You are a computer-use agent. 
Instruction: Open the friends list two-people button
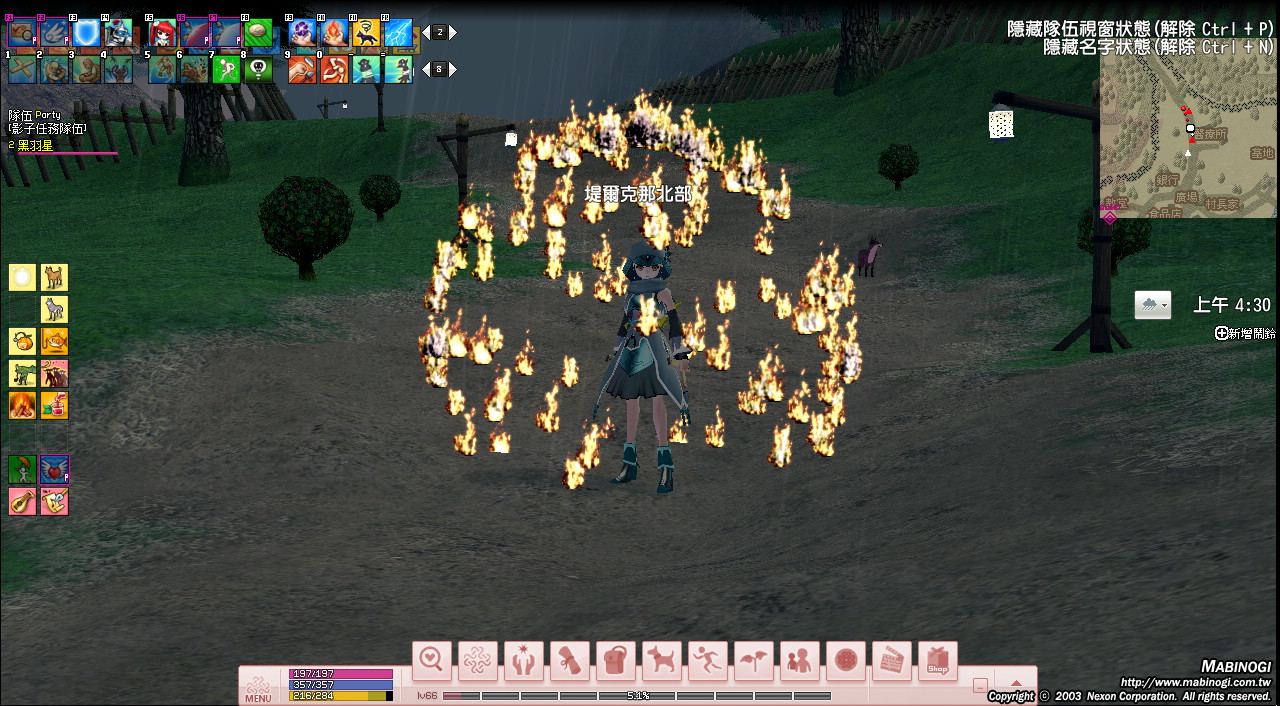[x=799, y=660]
